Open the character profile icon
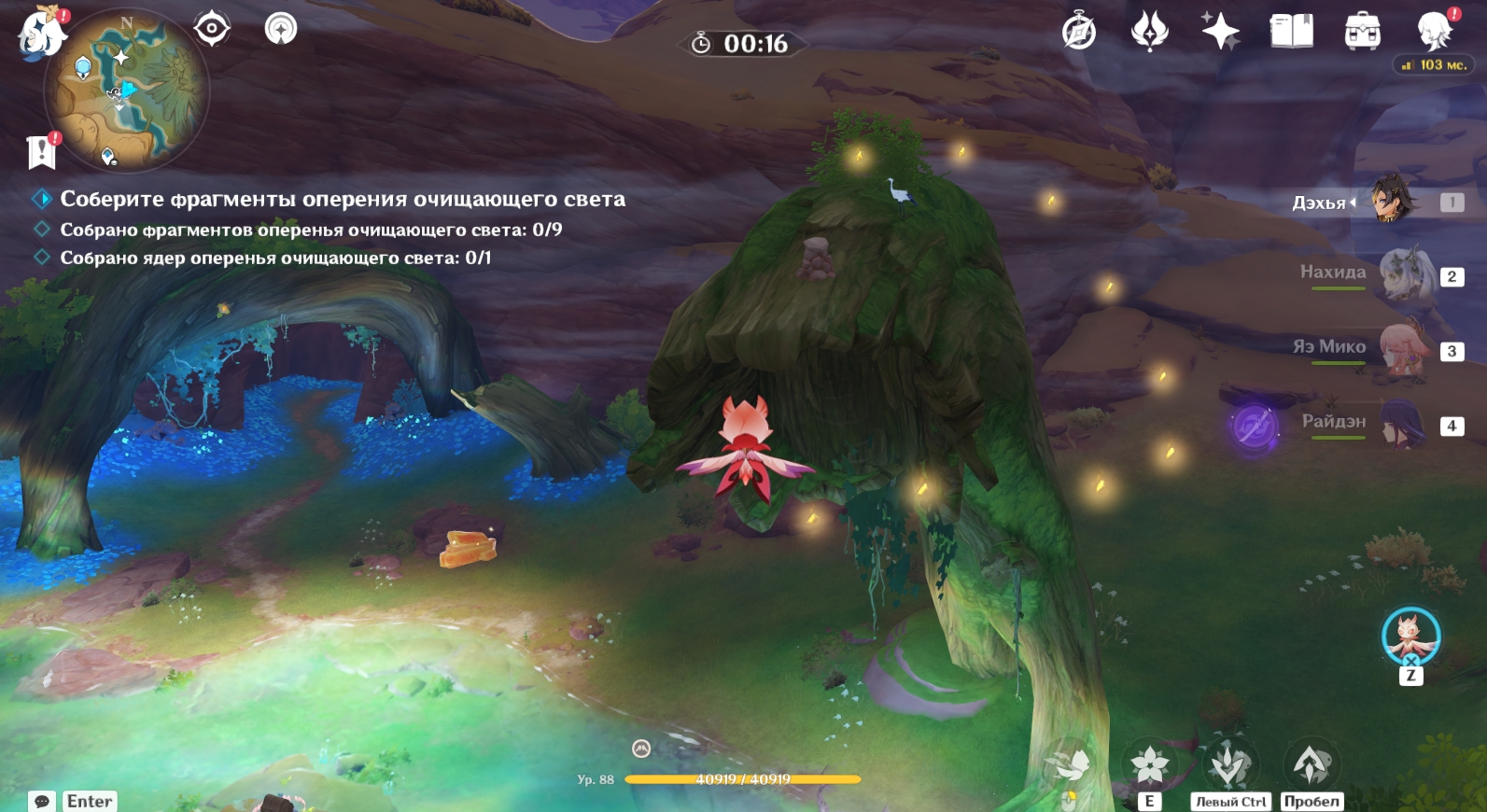The image size is (1487, 812). pos(1434,32)
